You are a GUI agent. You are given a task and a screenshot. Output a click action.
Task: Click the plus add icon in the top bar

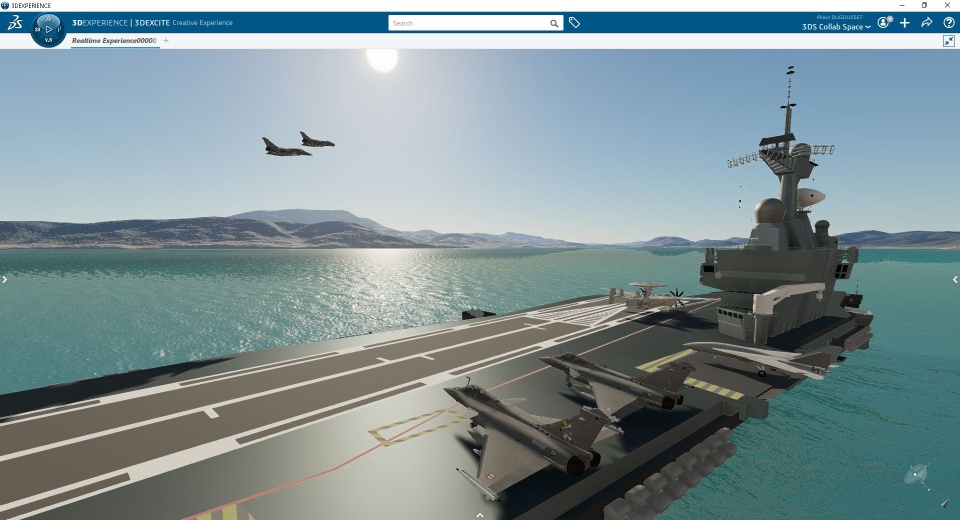[x=905, y=23]
